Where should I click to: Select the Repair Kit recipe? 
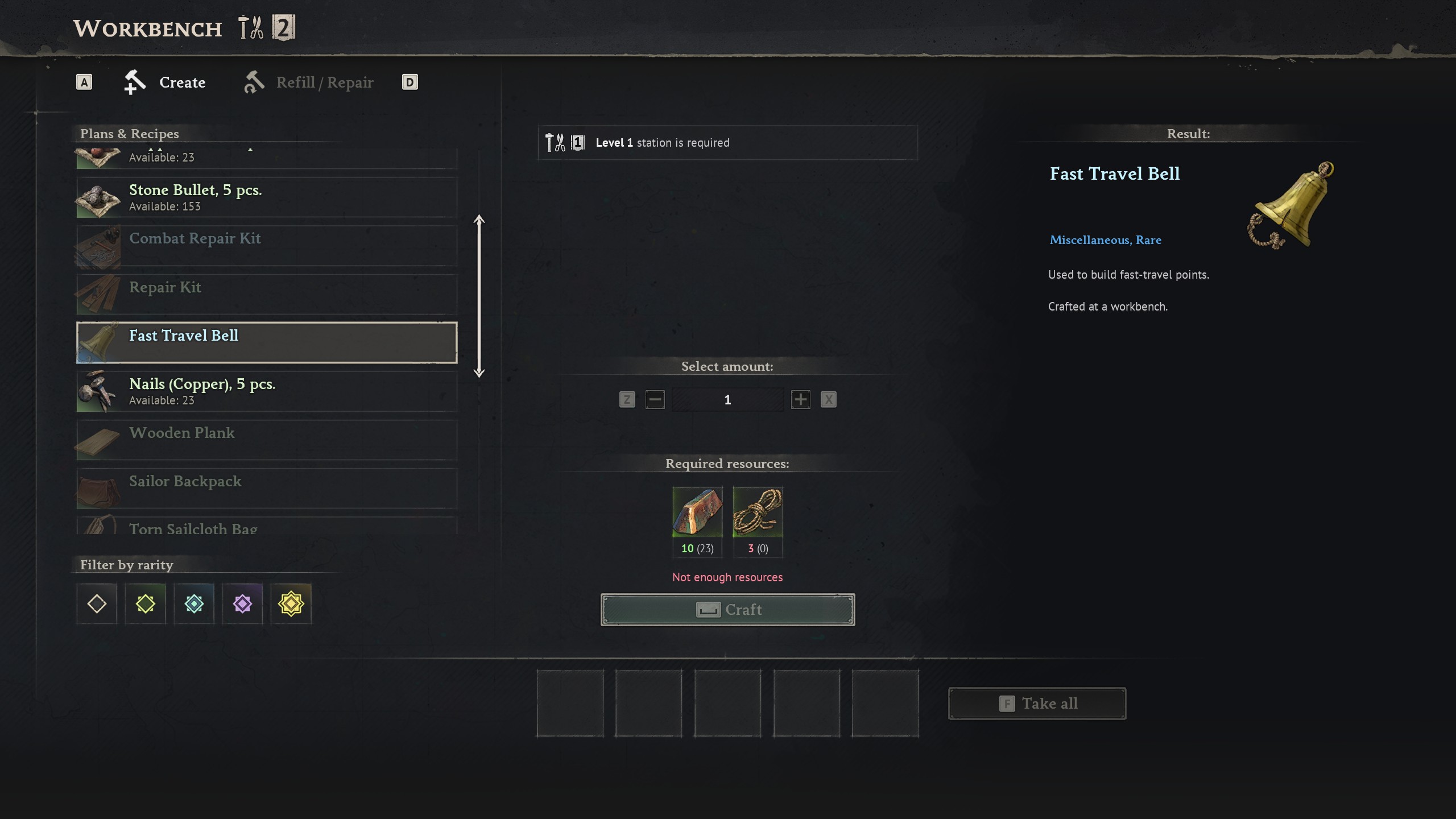coord(266,294)
